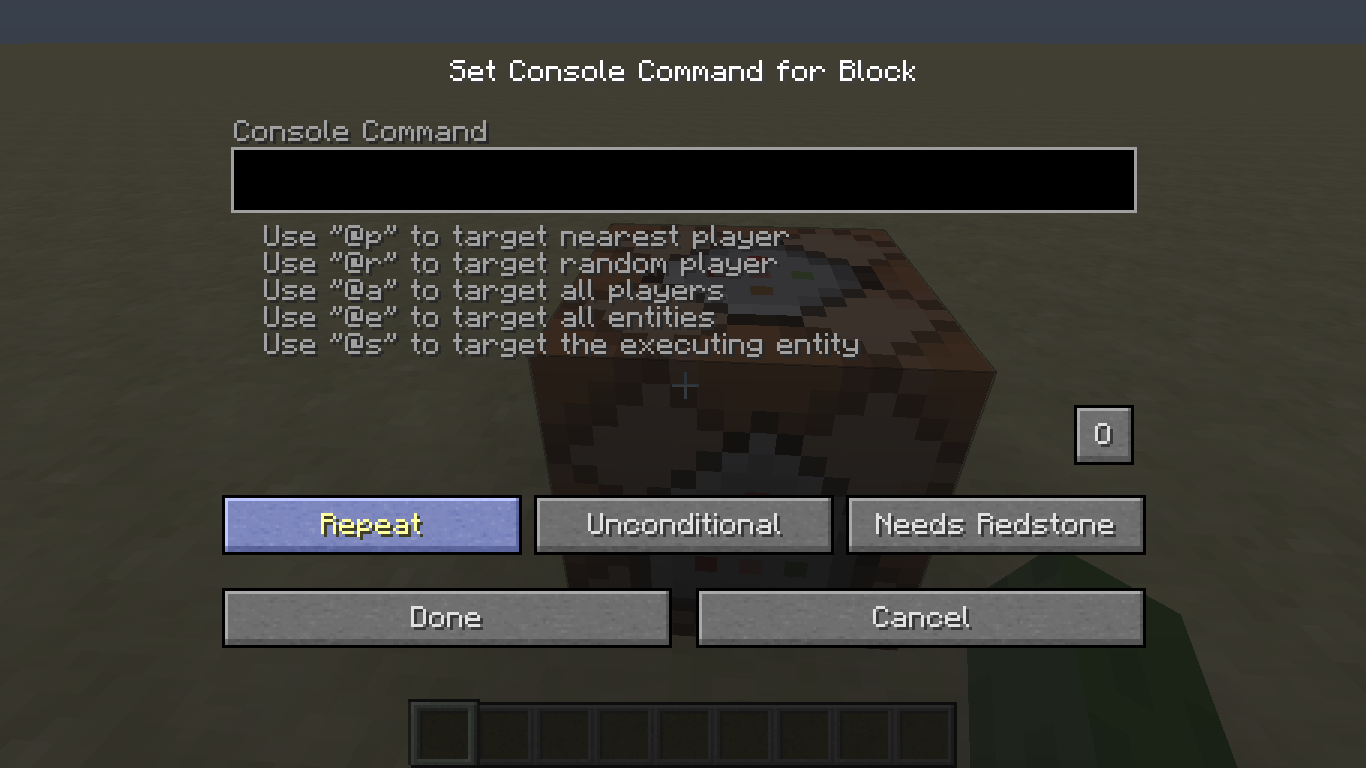
Task: Toggle Needs Redstone to Always Active
Action: click(995, 524)
